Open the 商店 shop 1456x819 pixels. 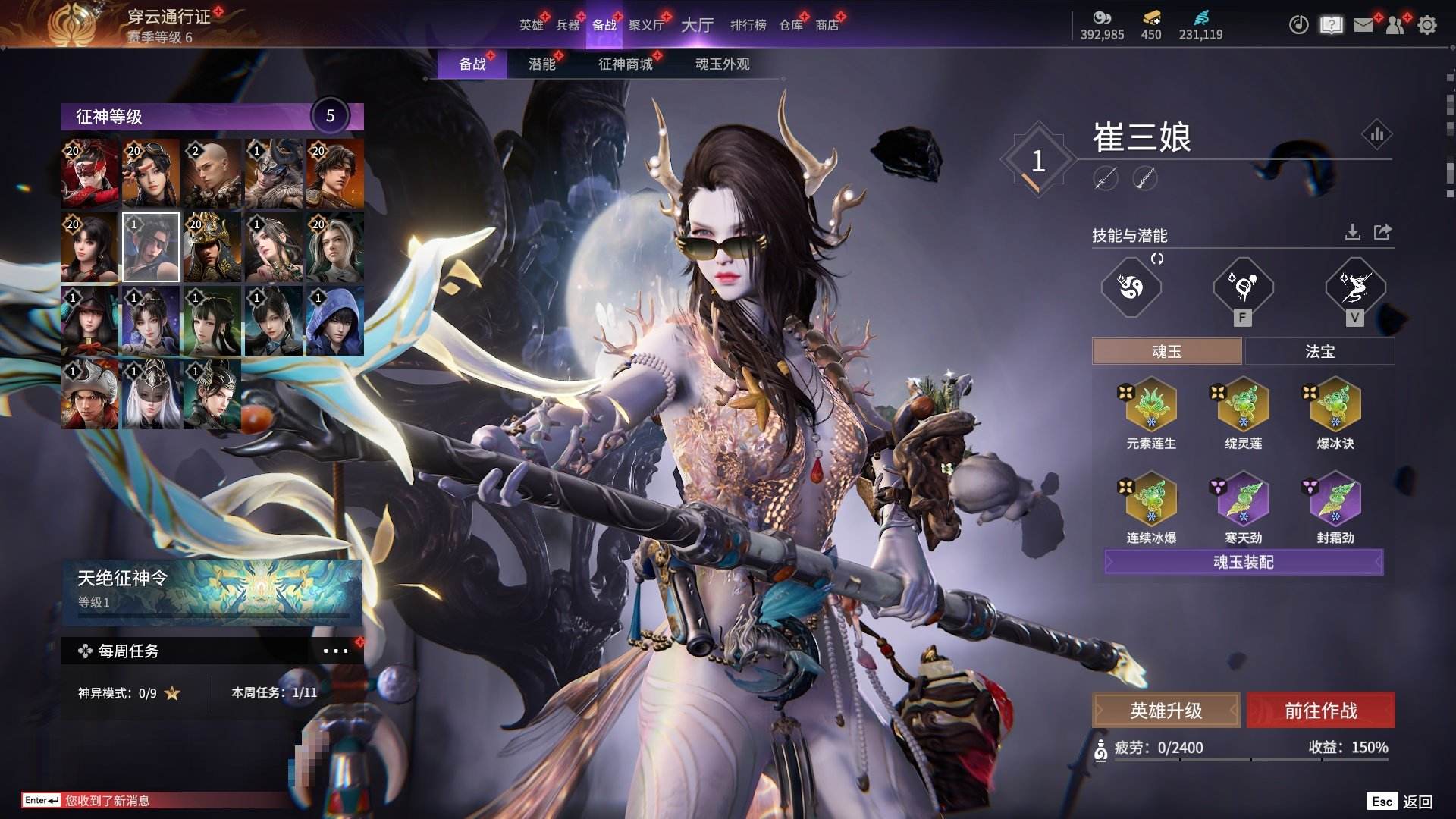827,25
